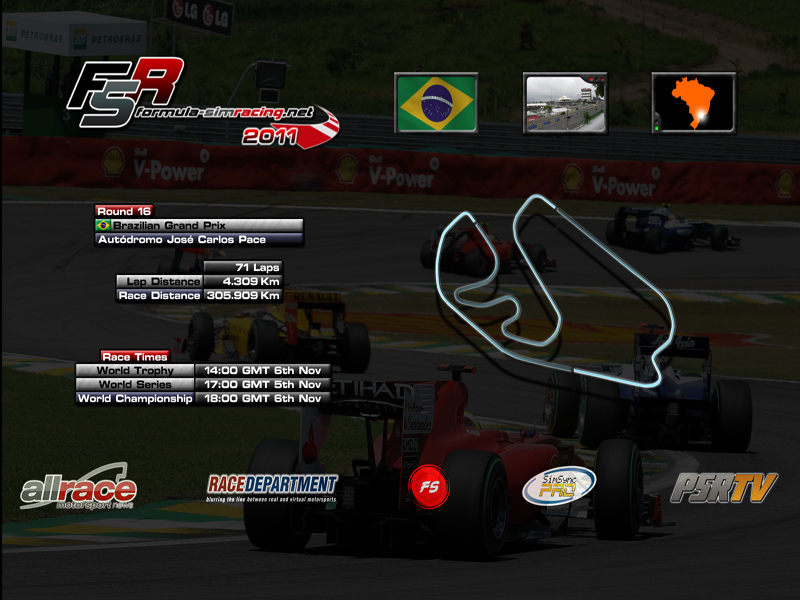Click the RaceDepartment logo
The image size is (800, 600).
pyautogui.click(x=272, y=487)
